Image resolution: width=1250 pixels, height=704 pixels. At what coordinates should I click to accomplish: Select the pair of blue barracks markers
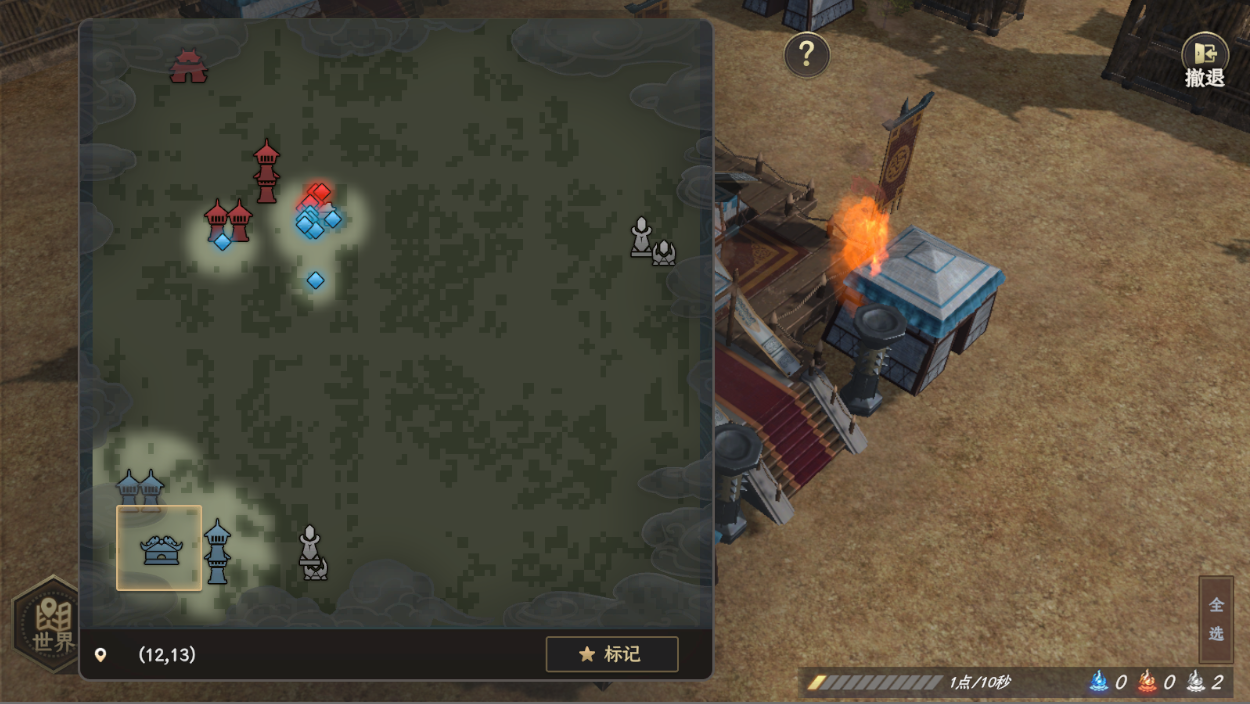tap(140, 489)
